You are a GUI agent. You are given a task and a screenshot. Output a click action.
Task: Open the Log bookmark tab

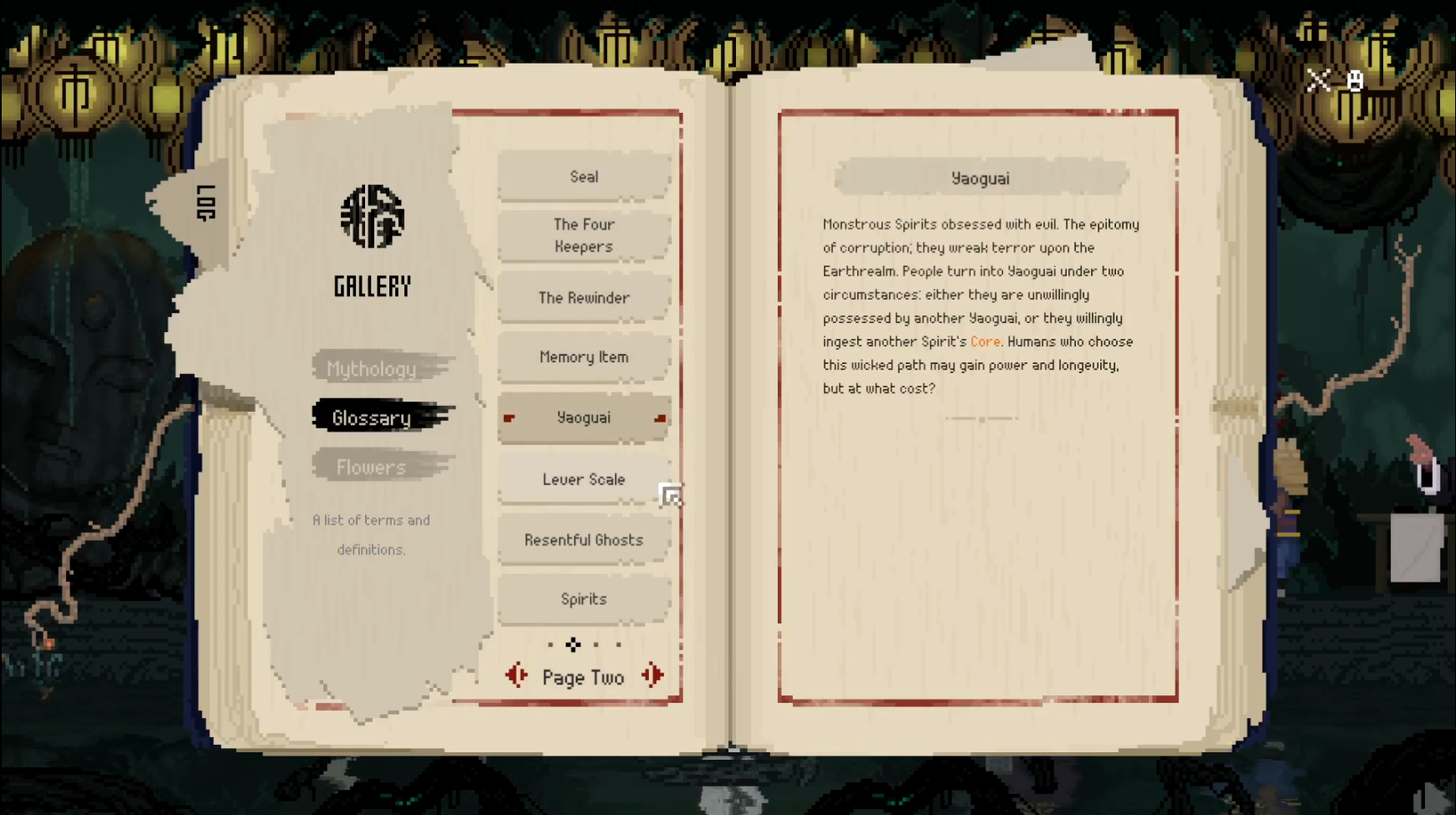click(205, 202)
